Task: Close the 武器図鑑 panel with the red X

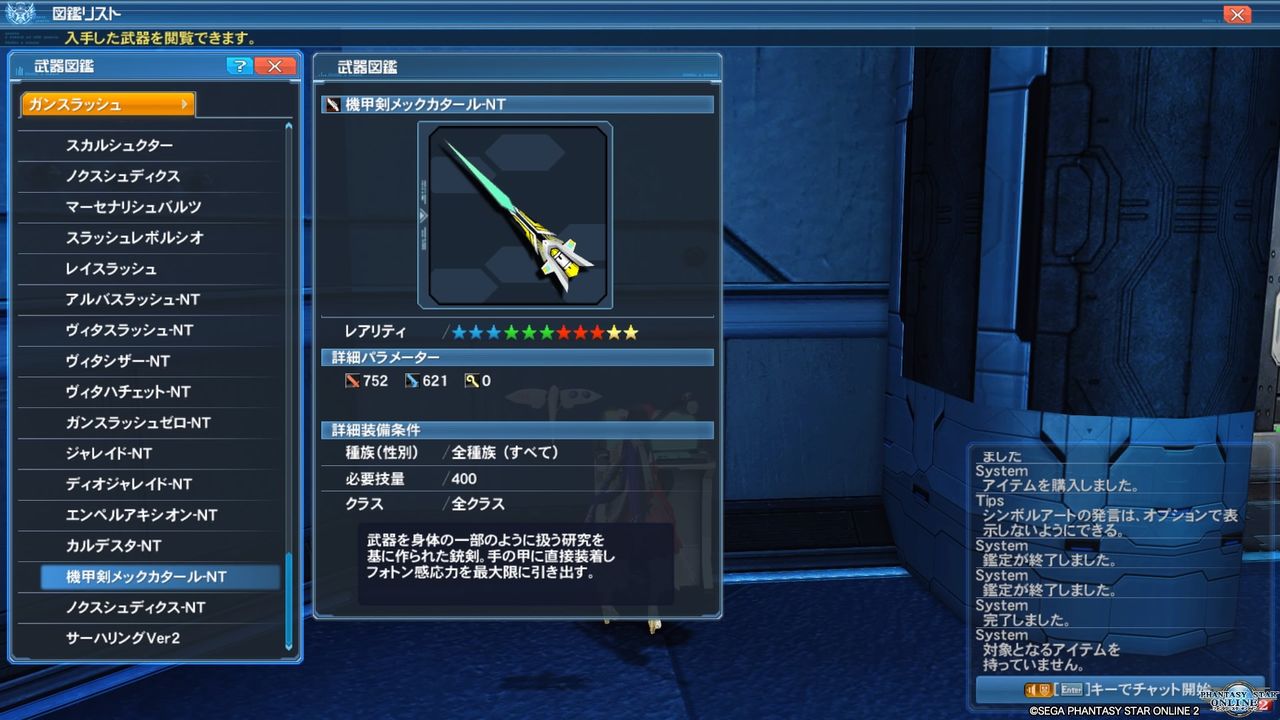Action: pyautogui.click(x=275, y=66)
